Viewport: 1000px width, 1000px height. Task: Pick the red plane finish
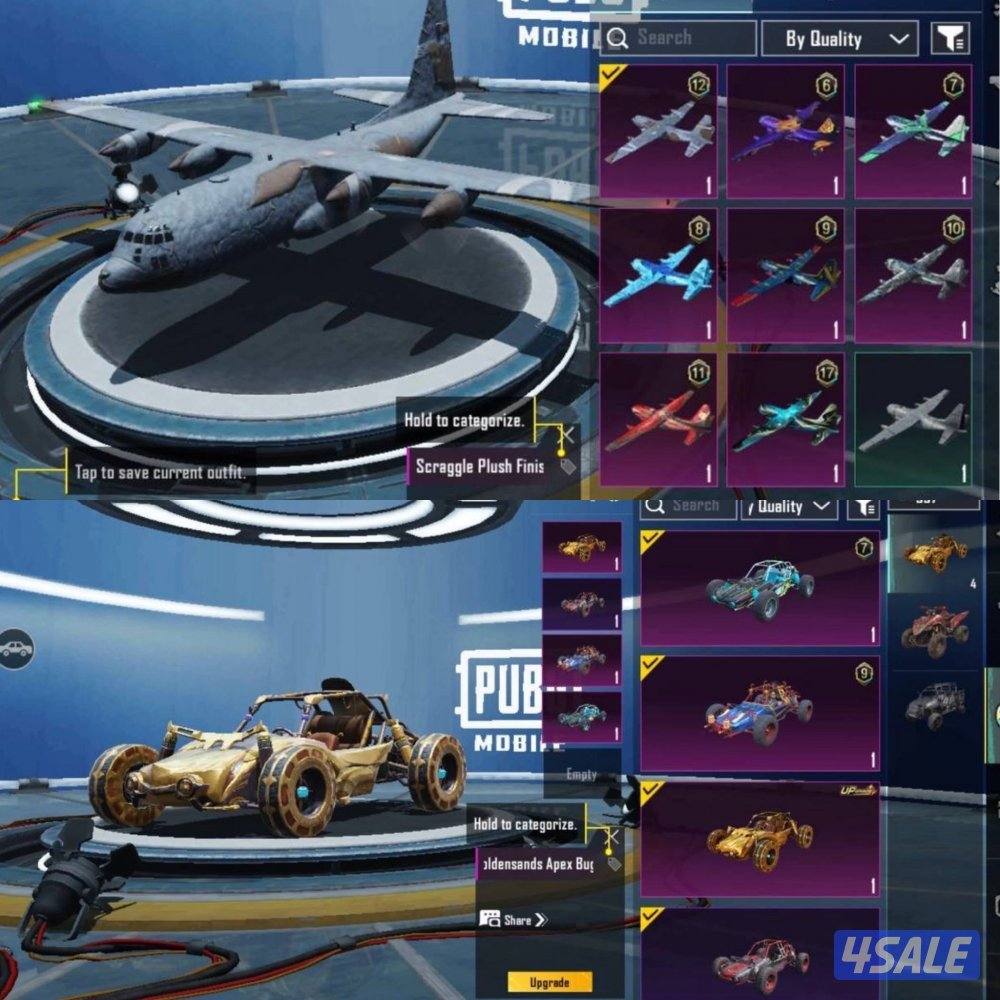coord(658,419)
